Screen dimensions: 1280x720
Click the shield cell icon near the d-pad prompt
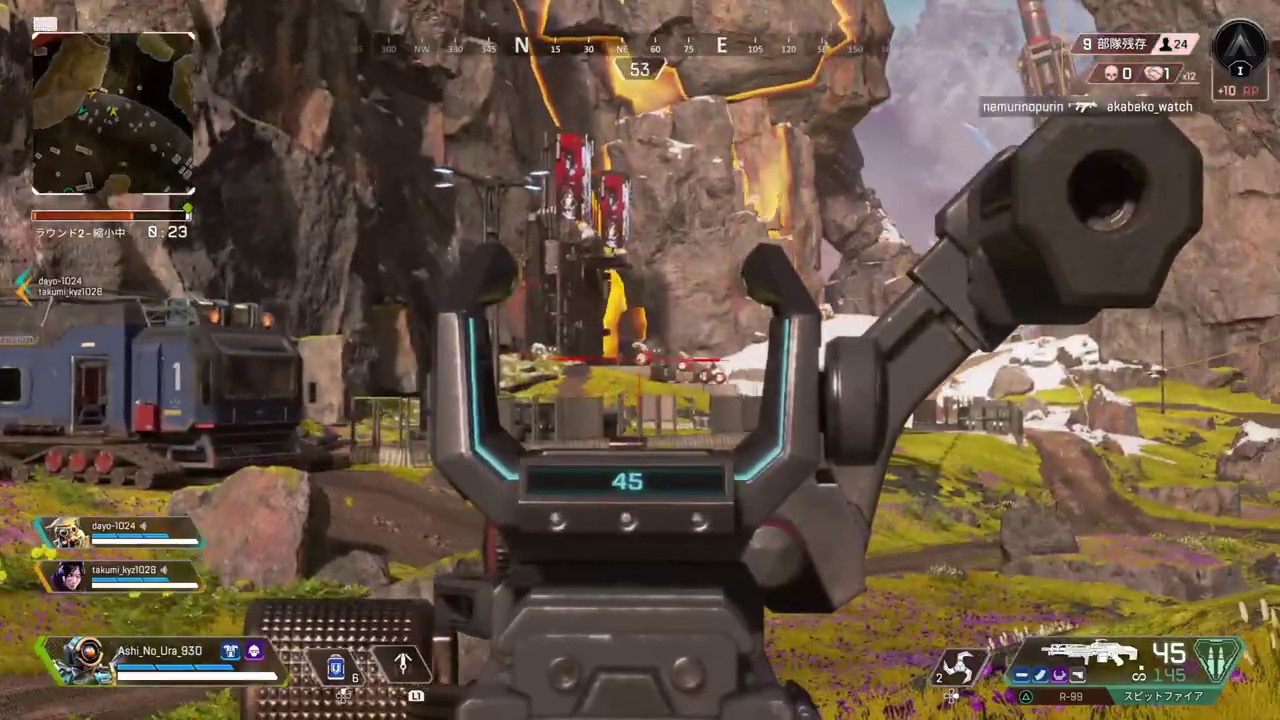[x=335, y=665]
